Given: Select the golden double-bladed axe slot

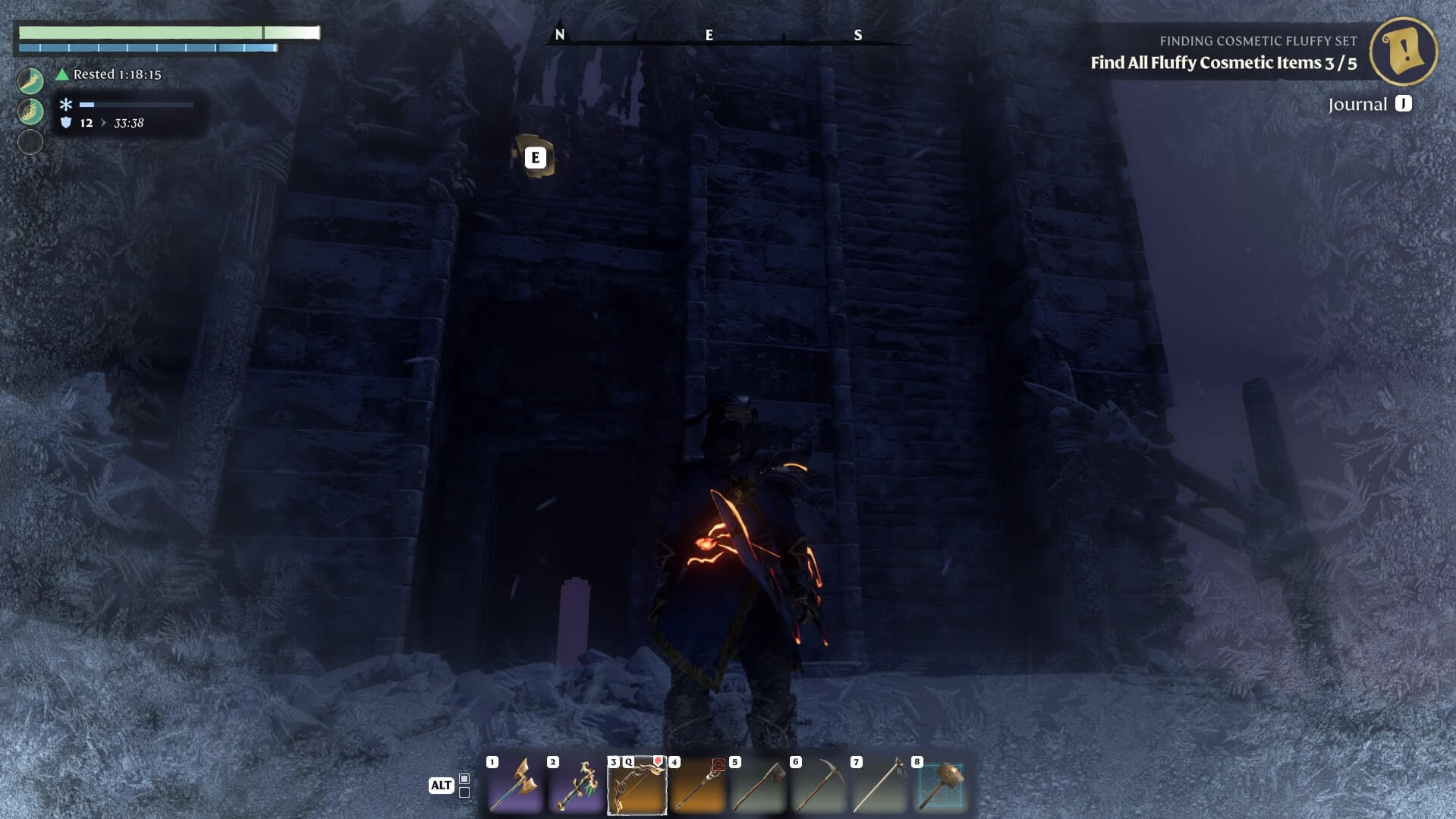Looking at the screenshot, I should (x=514, y=785).
